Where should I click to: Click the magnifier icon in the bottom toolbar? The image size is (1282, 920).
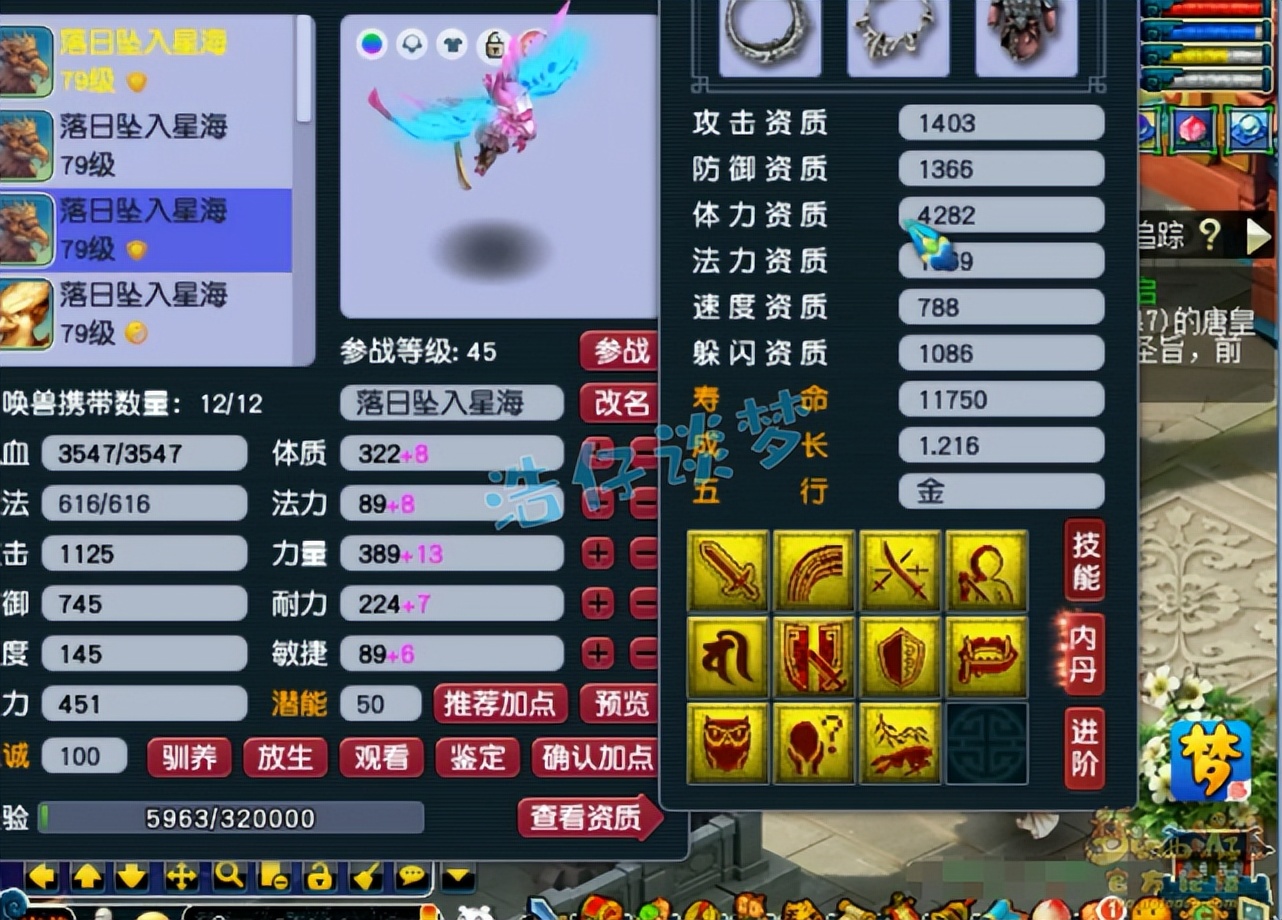click(228, 875)
